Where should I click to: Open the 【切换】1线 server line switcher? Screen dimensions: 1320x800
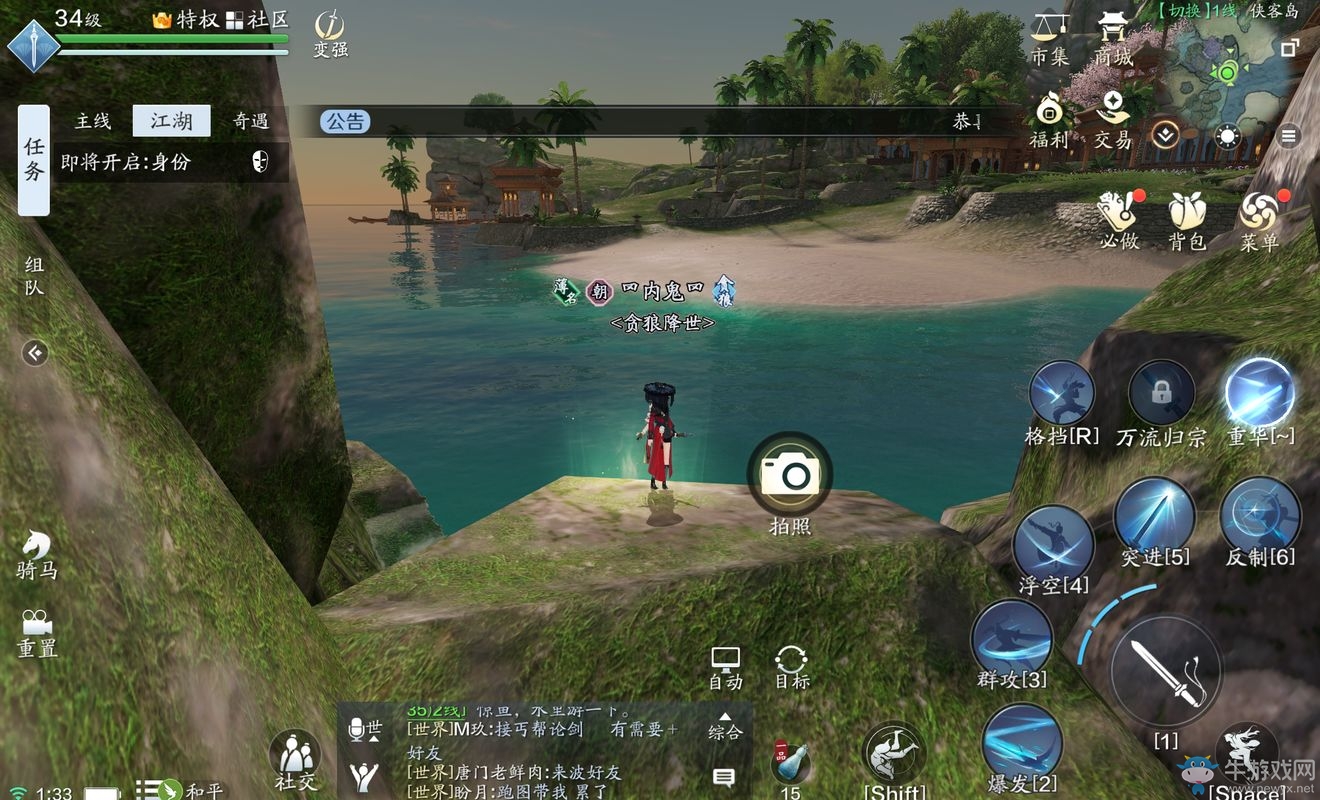pyautogui.click(x=1196, y=12)
